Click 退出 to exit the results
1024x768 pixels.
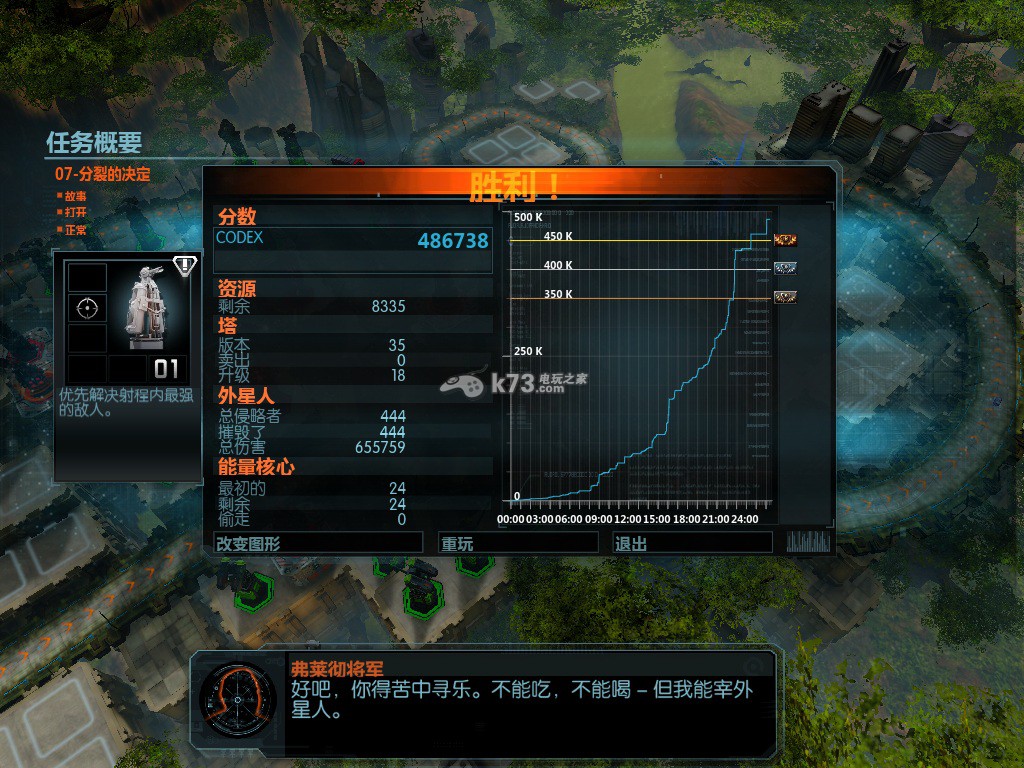click(692, 543)
